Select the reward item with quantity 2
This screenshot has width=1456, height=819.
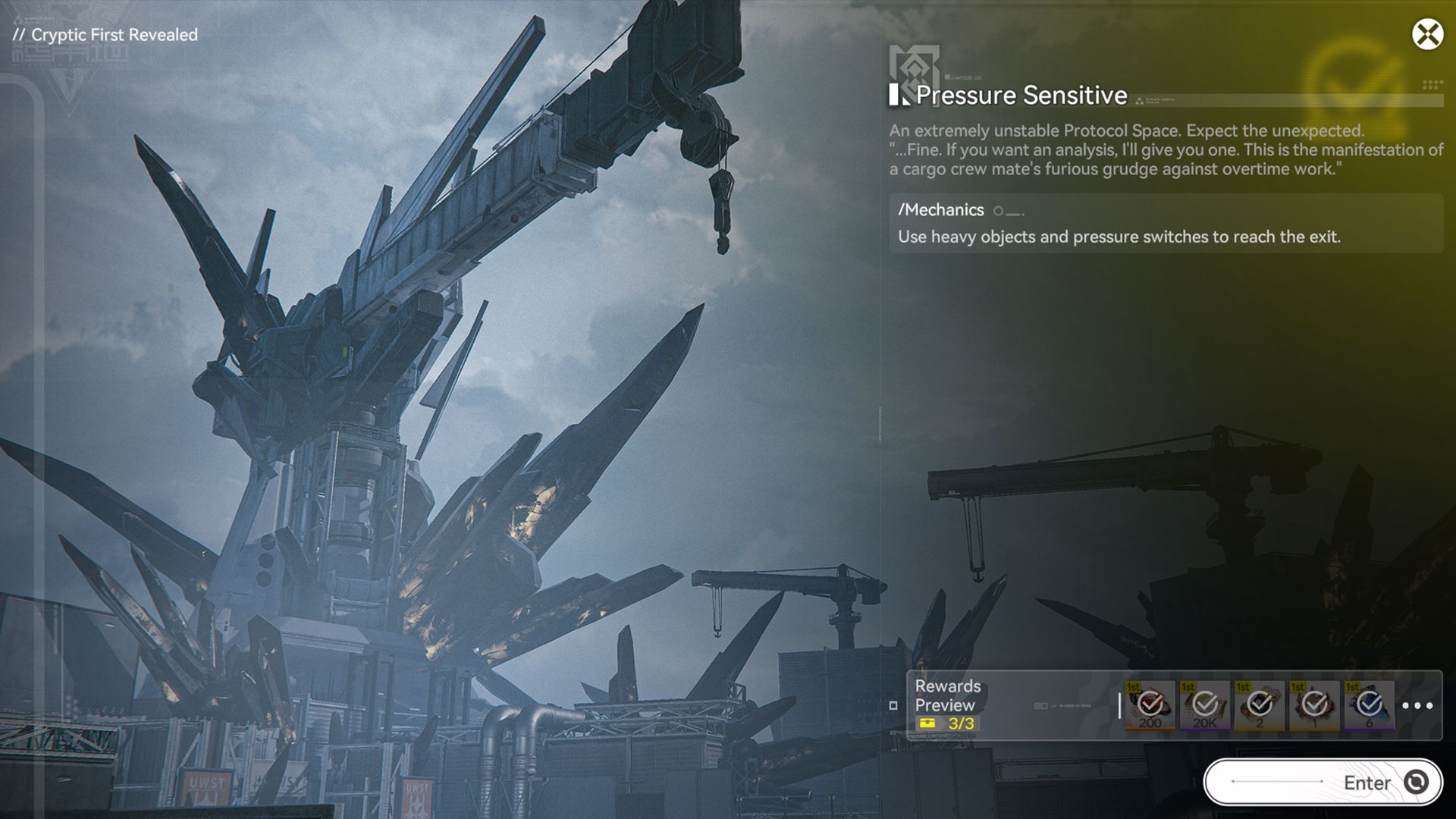coord(1260,705)
